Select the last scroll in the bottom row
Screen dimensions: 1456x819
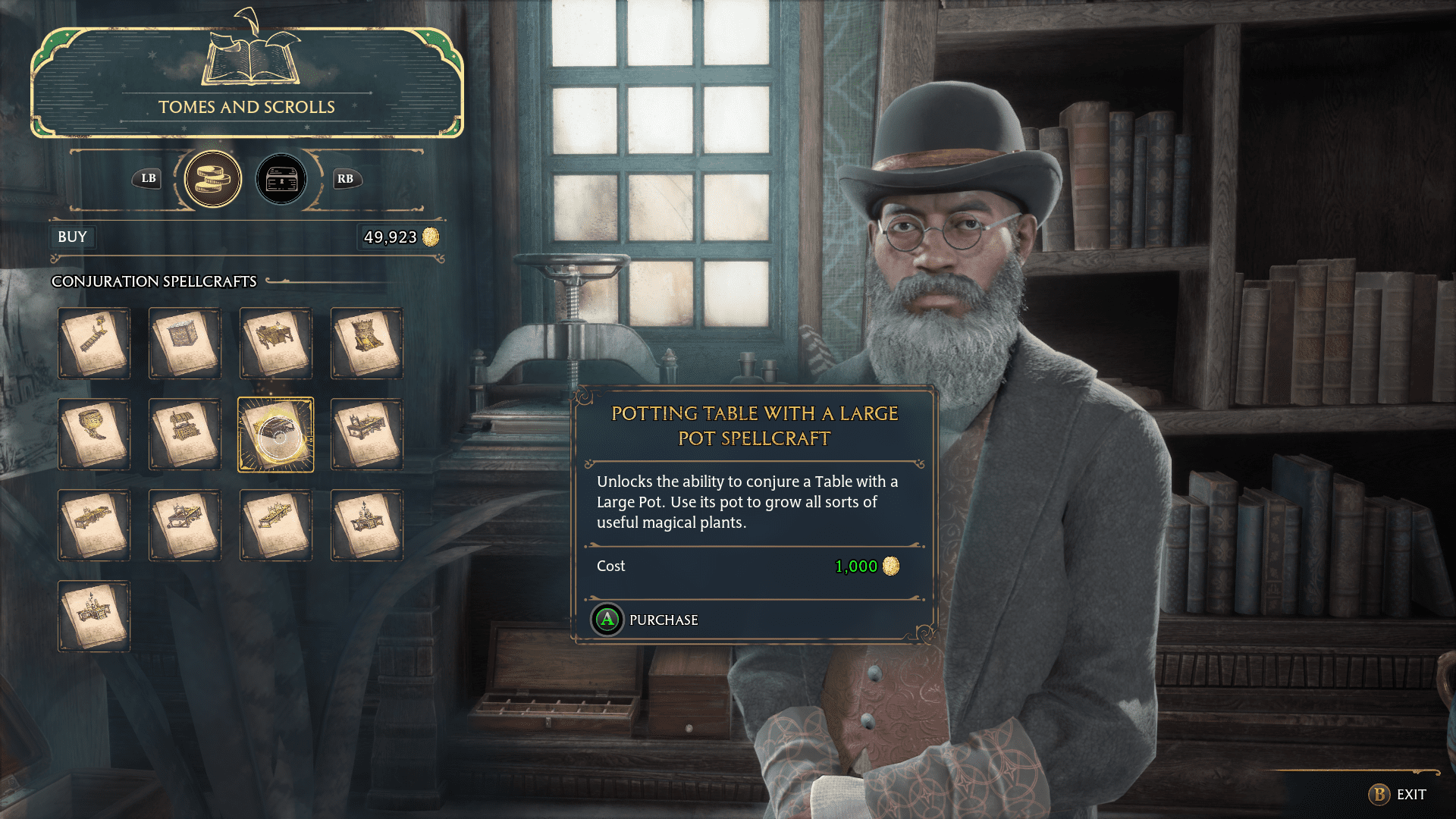tap(94, 616)
